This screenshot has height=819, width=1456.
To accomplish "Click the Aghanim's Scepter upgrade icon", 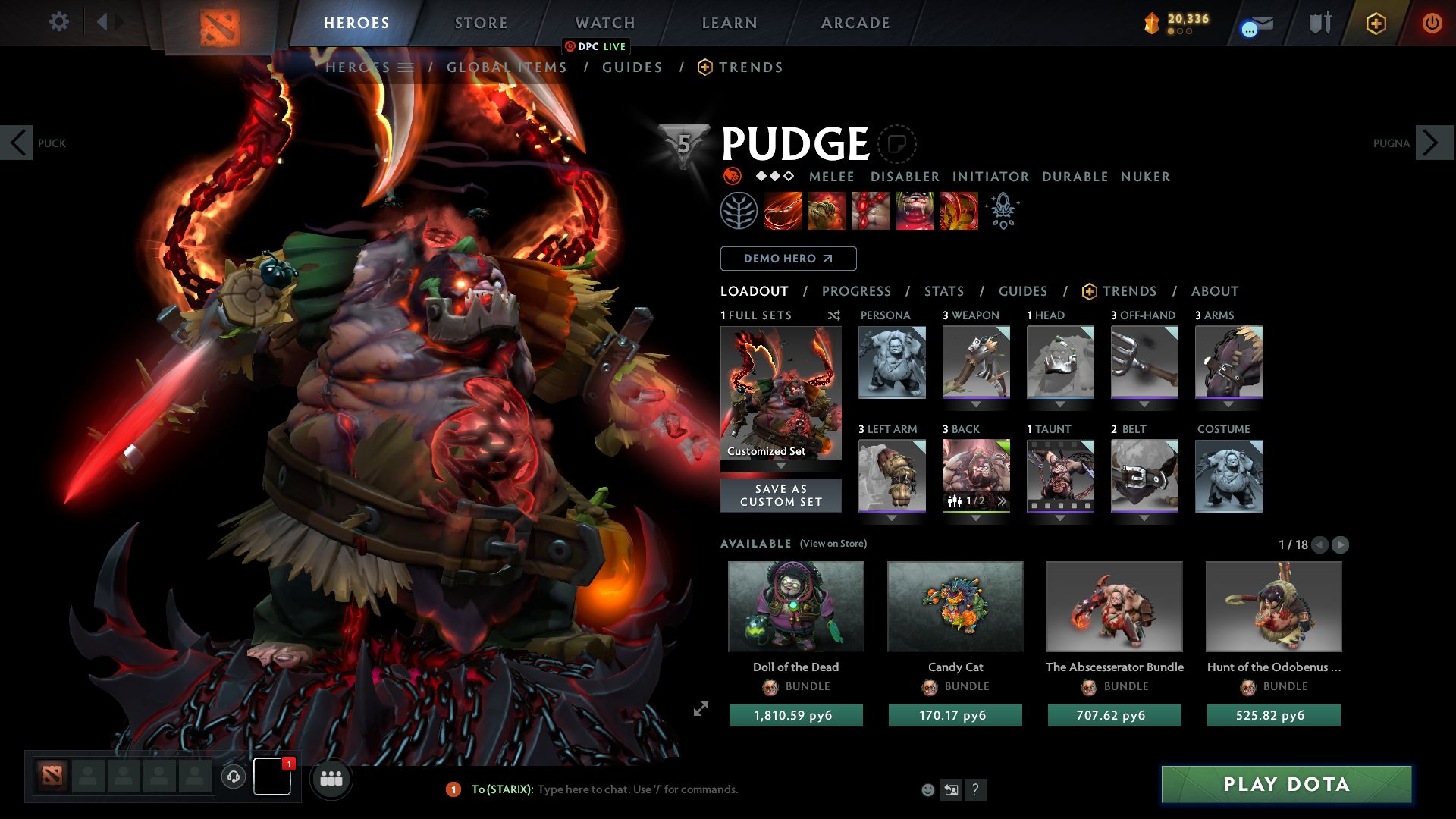I will 1003,211.
